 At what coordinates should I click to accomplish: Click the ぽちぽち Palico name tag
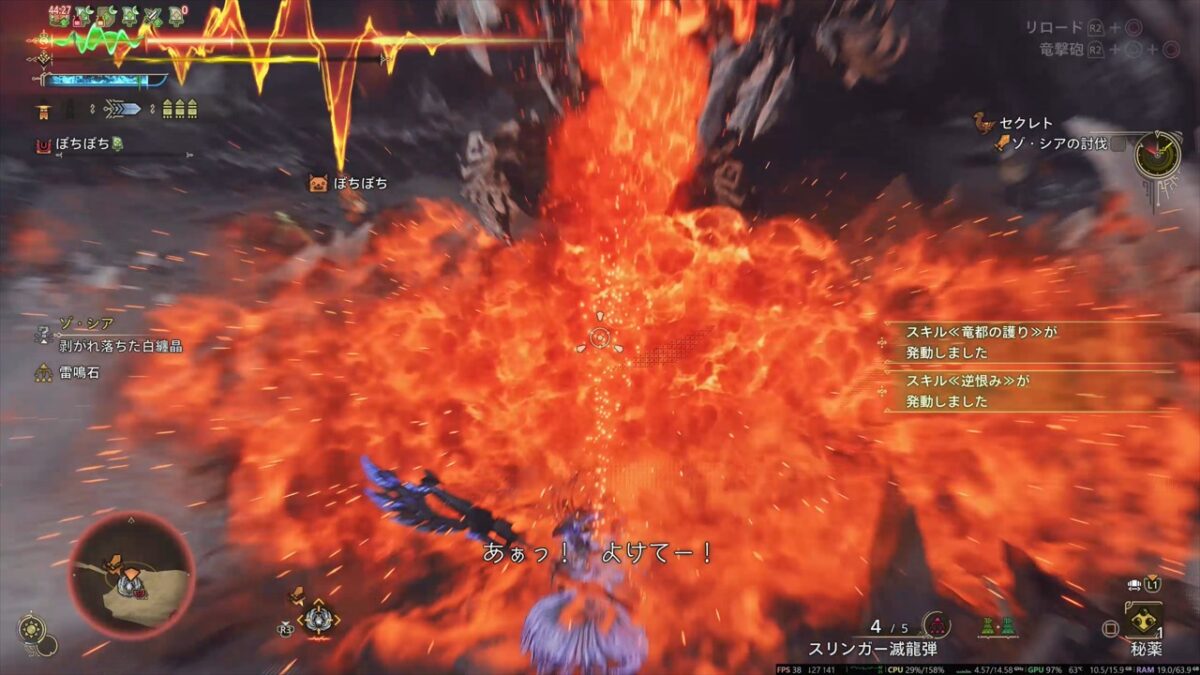pos(359,183)
